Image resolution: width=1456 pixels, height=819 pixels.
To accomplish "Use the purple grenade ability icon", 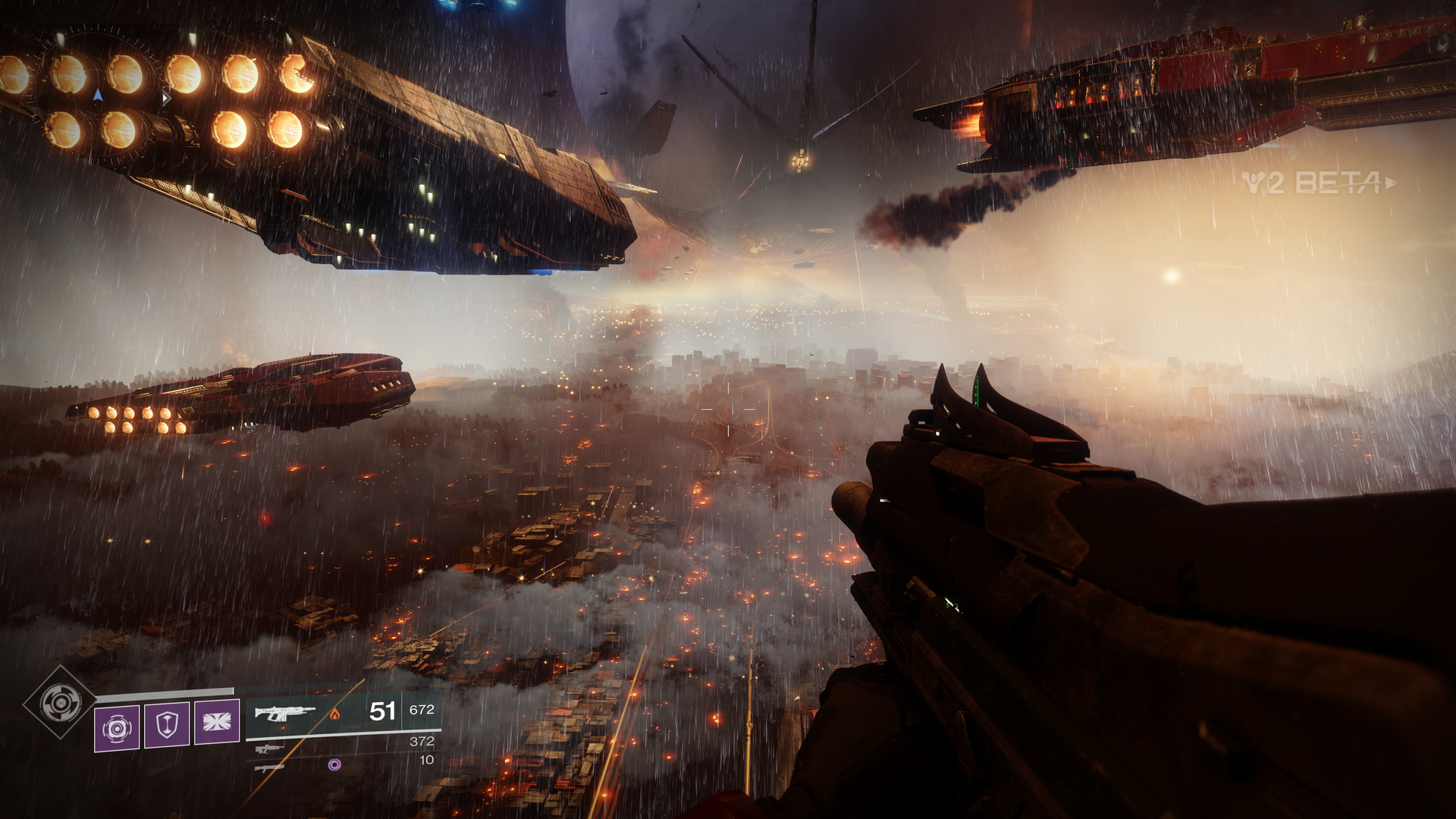I will pyautogui.click(x=117, y=728).
